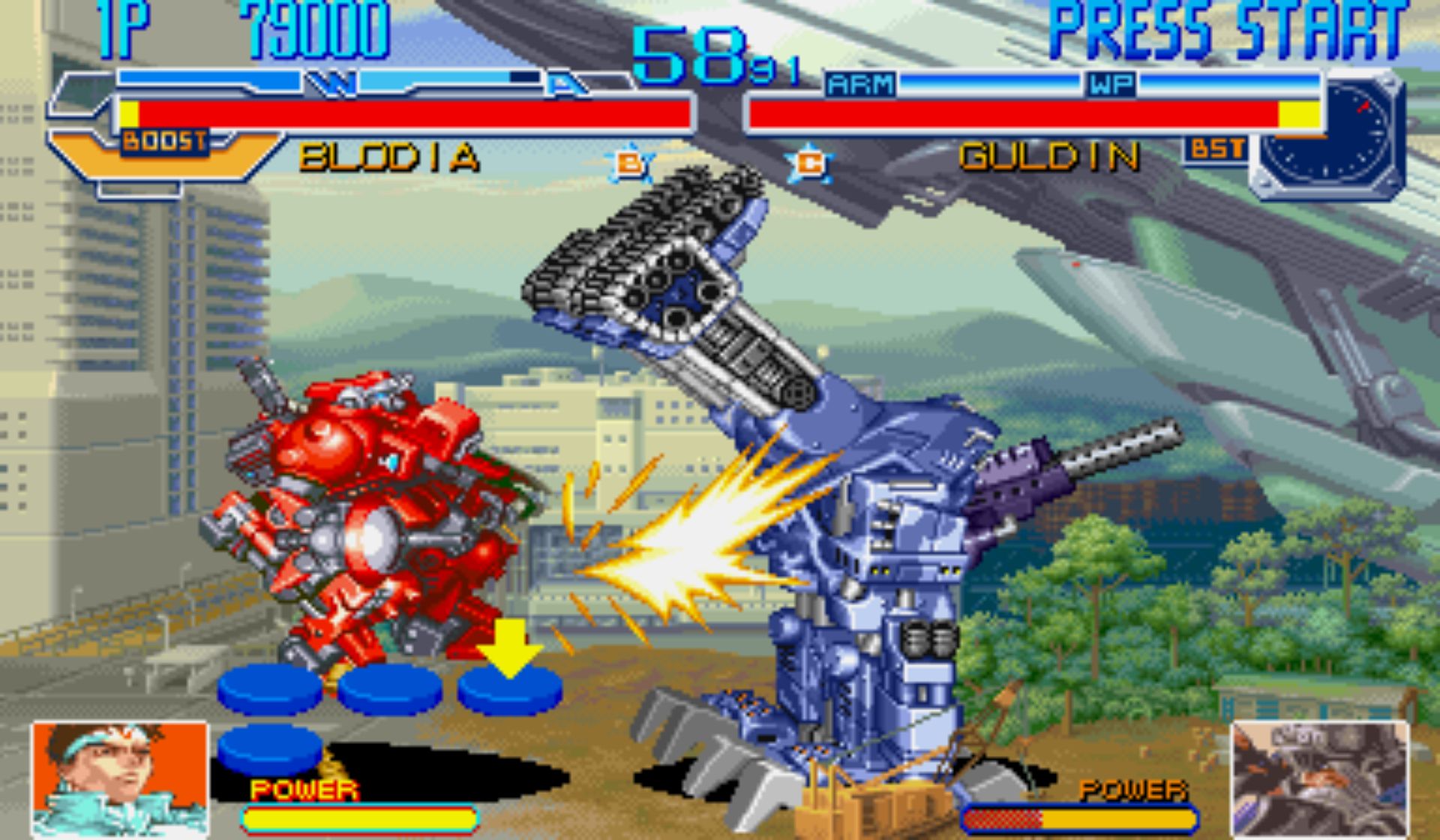Click the star icon marked C
The image size is (1440, 840).
pos(809,163)
